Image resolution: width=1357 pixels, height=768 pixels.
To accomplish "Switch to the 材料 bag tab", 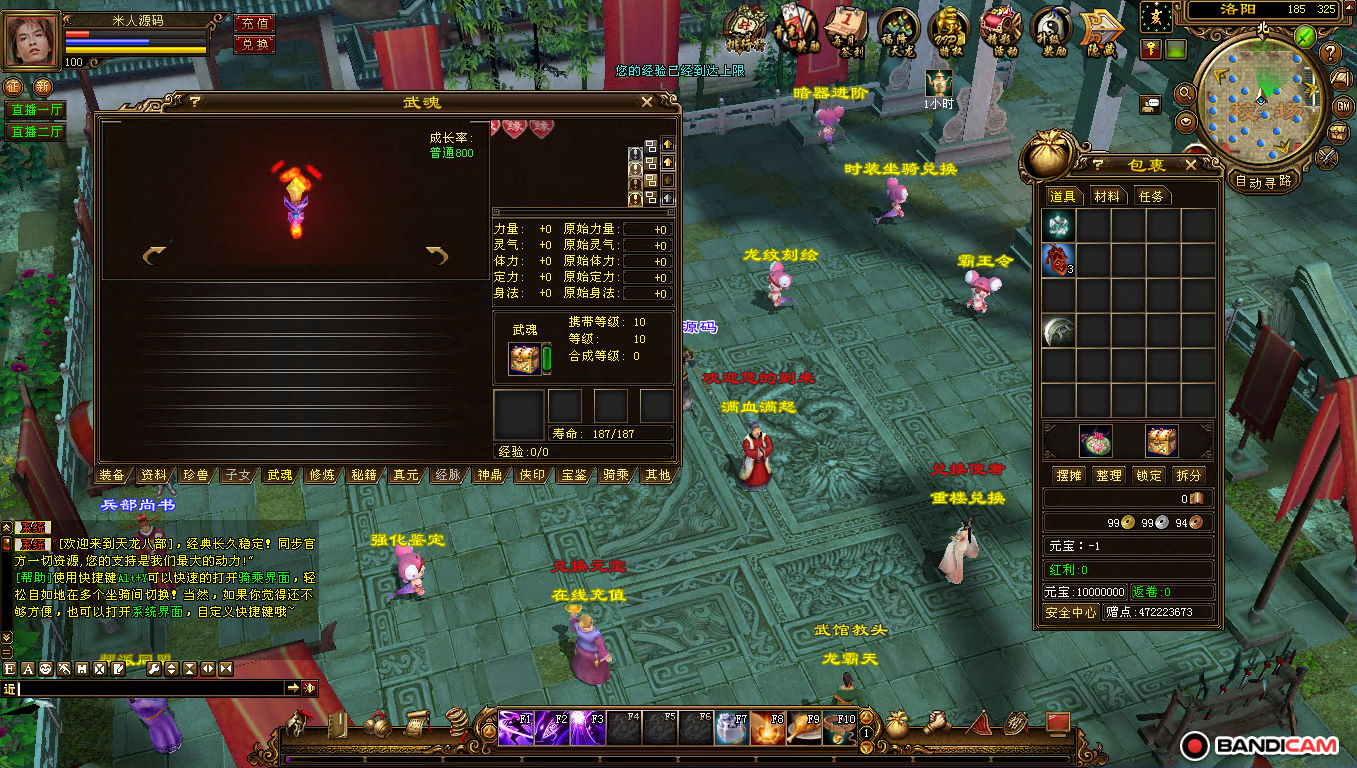I will tap(1106, 196).
